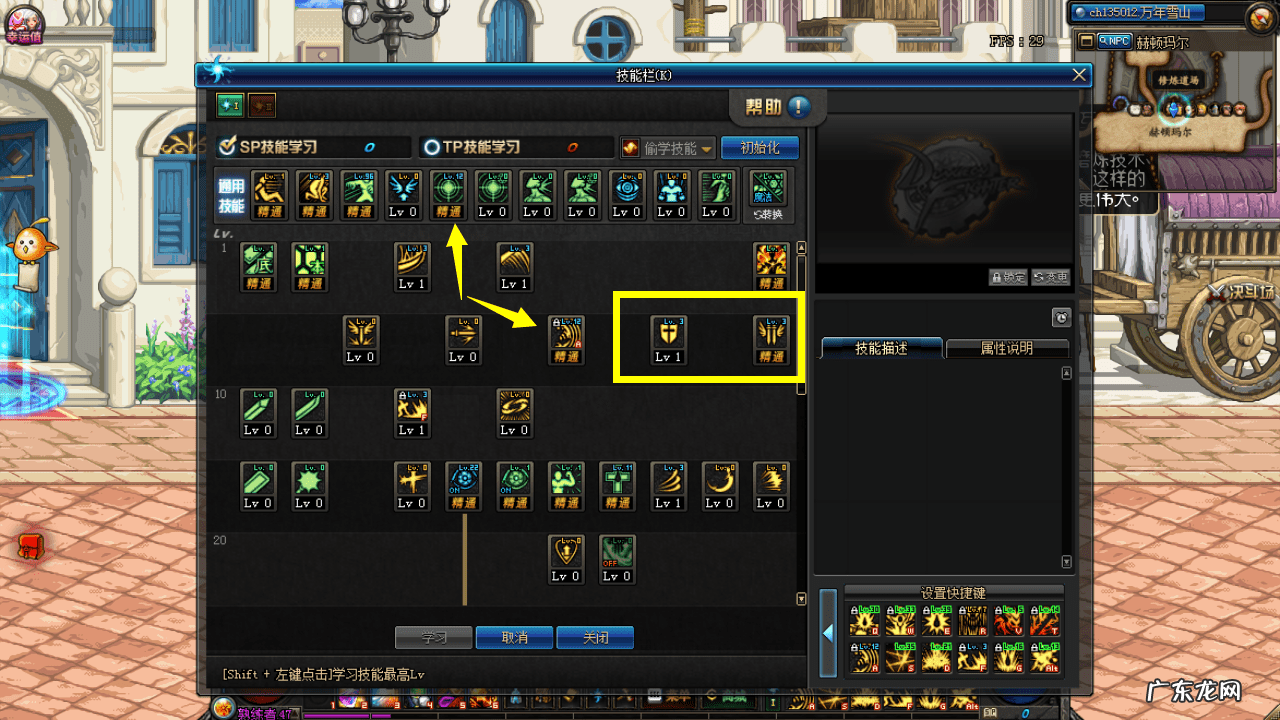Screen dimensions: 1280x720
Task: Click the 锁定 lock button under preview
Action: point(1008,277)
